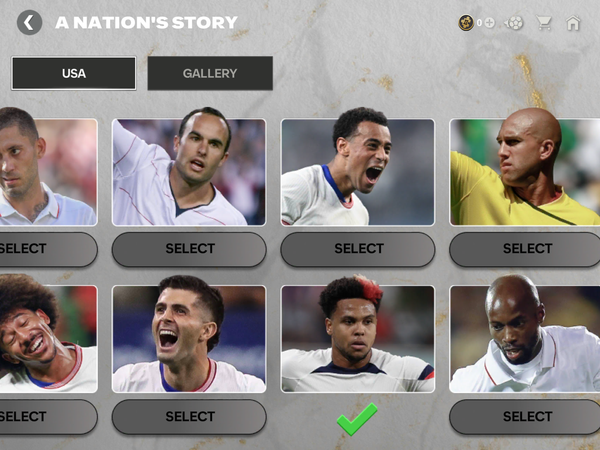This screenshot has width=600, height=450.
Task: Add coins with the plus icon
Action: pos(490,22)
